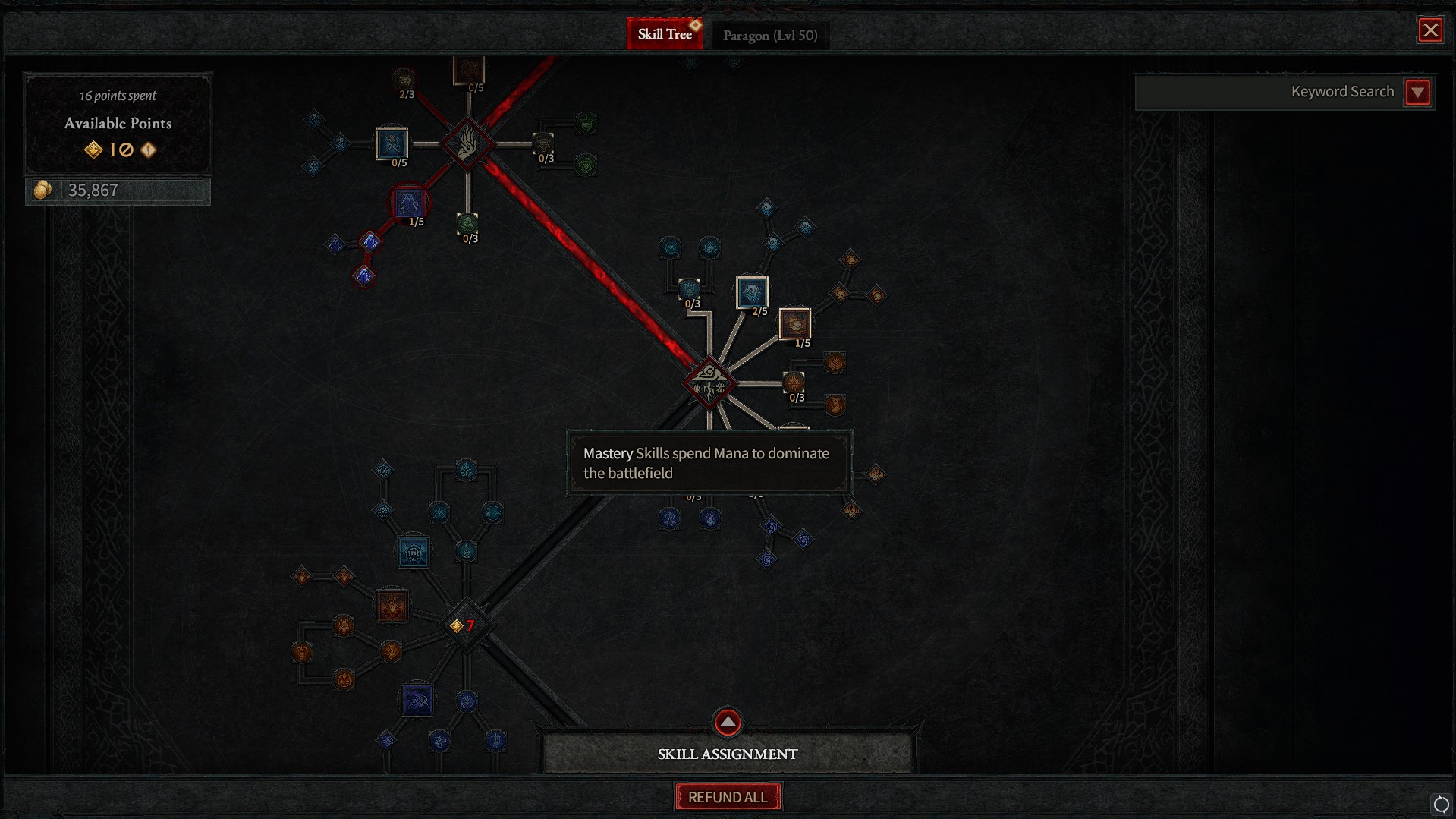This screenshot has height=819, width=1456.
Task: Select the flaming hand skill node
Action: click(468, 144)
